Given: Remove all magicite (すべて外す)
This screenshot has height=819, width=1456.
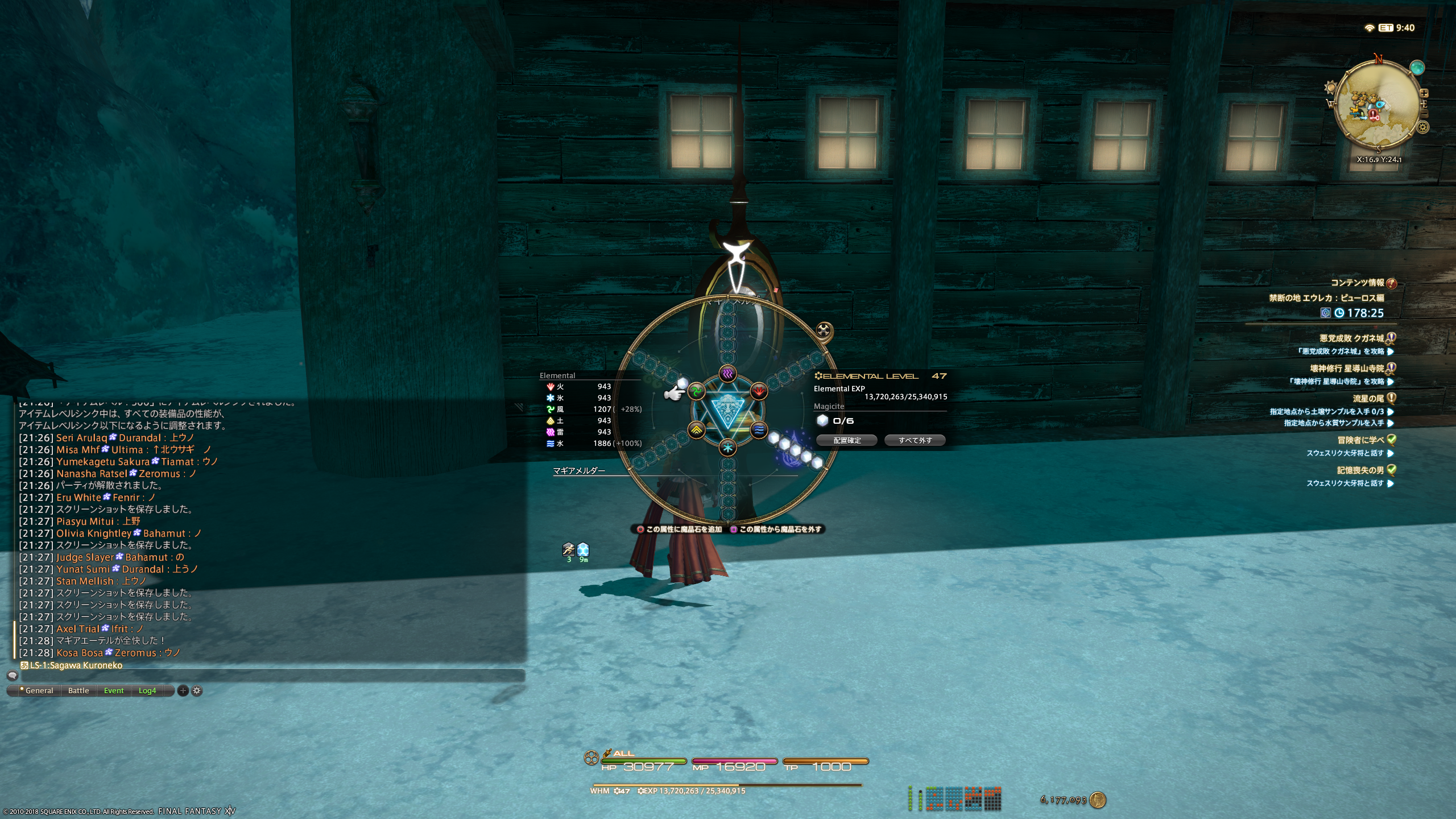Looking at the screenshot, I should pos(915,440).
